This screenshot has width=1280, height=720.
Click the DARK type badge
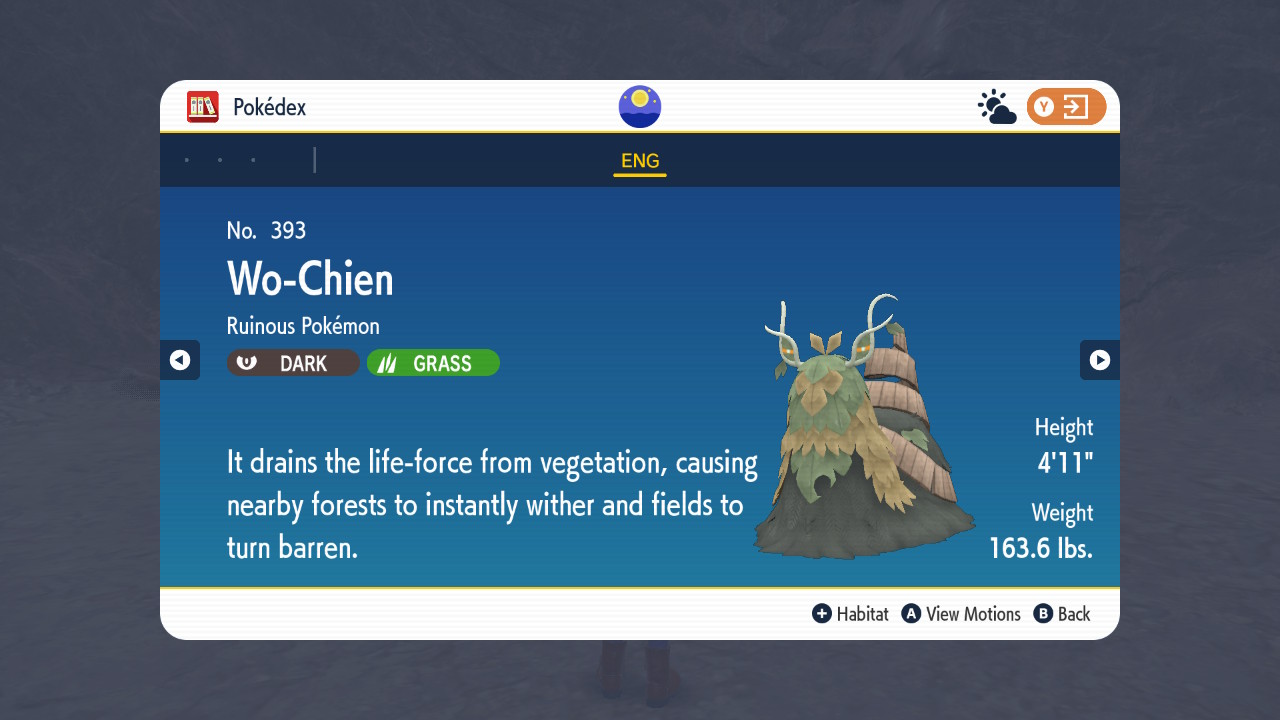point(293,363)
